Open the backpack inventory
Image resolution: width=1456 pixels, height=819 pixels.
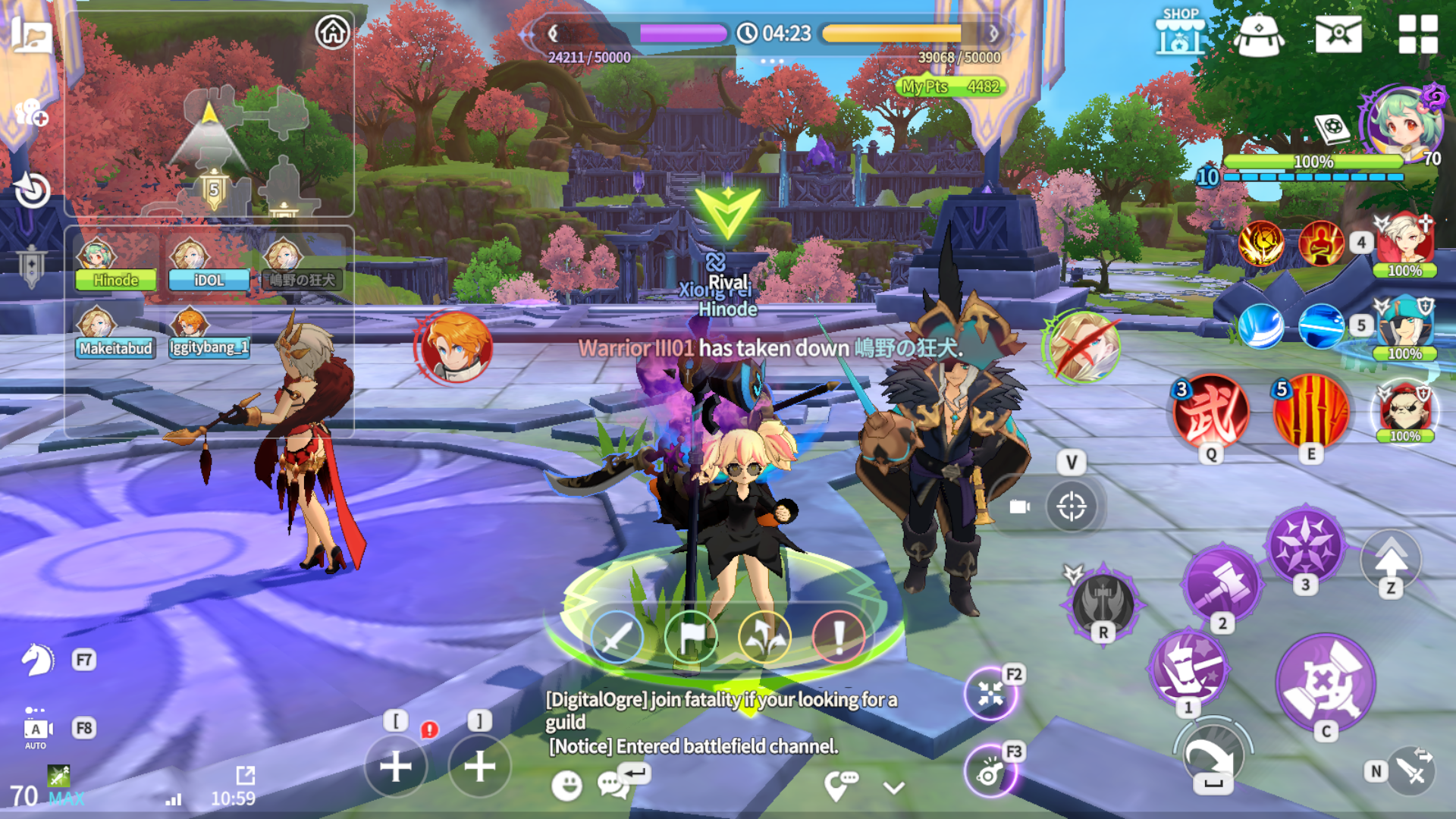[1258, 35]
